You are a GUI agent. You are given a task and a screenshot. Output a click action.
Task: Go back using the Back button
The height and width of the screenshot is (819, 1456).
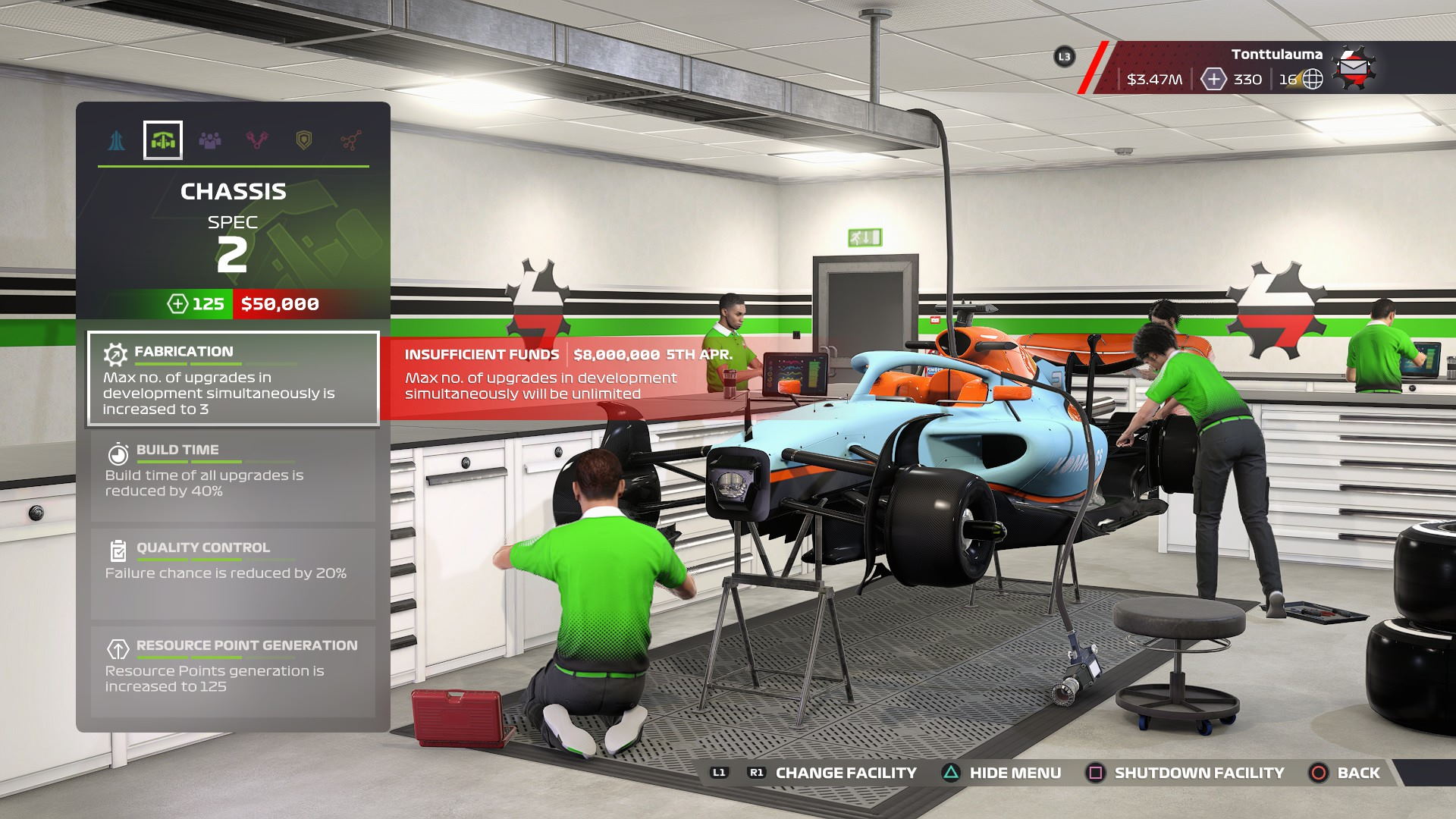[x=1357, y=773]
